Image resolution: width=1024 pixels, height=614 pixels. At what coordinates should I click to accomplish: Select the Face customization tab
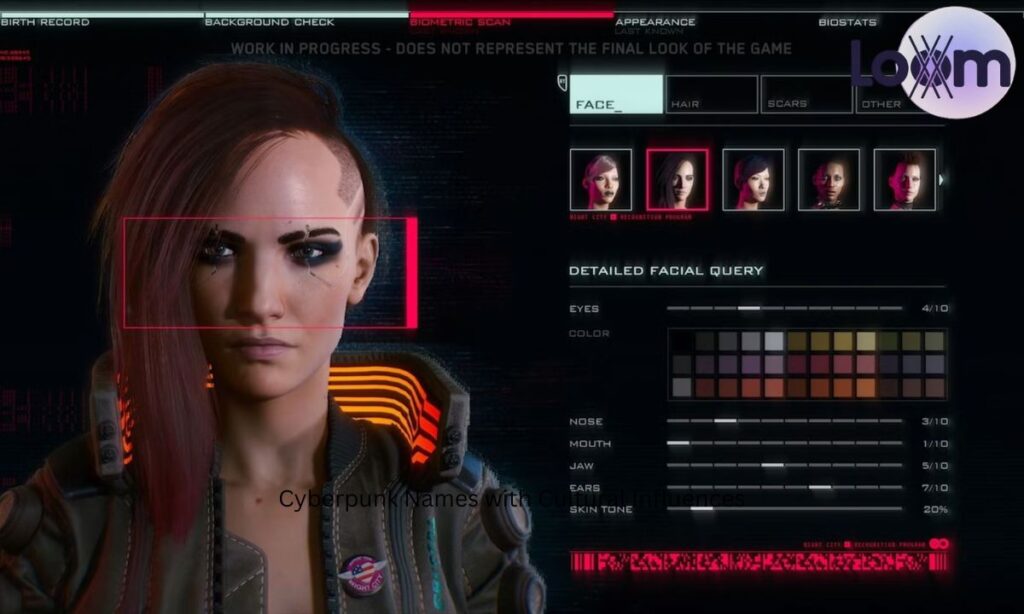tap(617, 94)
